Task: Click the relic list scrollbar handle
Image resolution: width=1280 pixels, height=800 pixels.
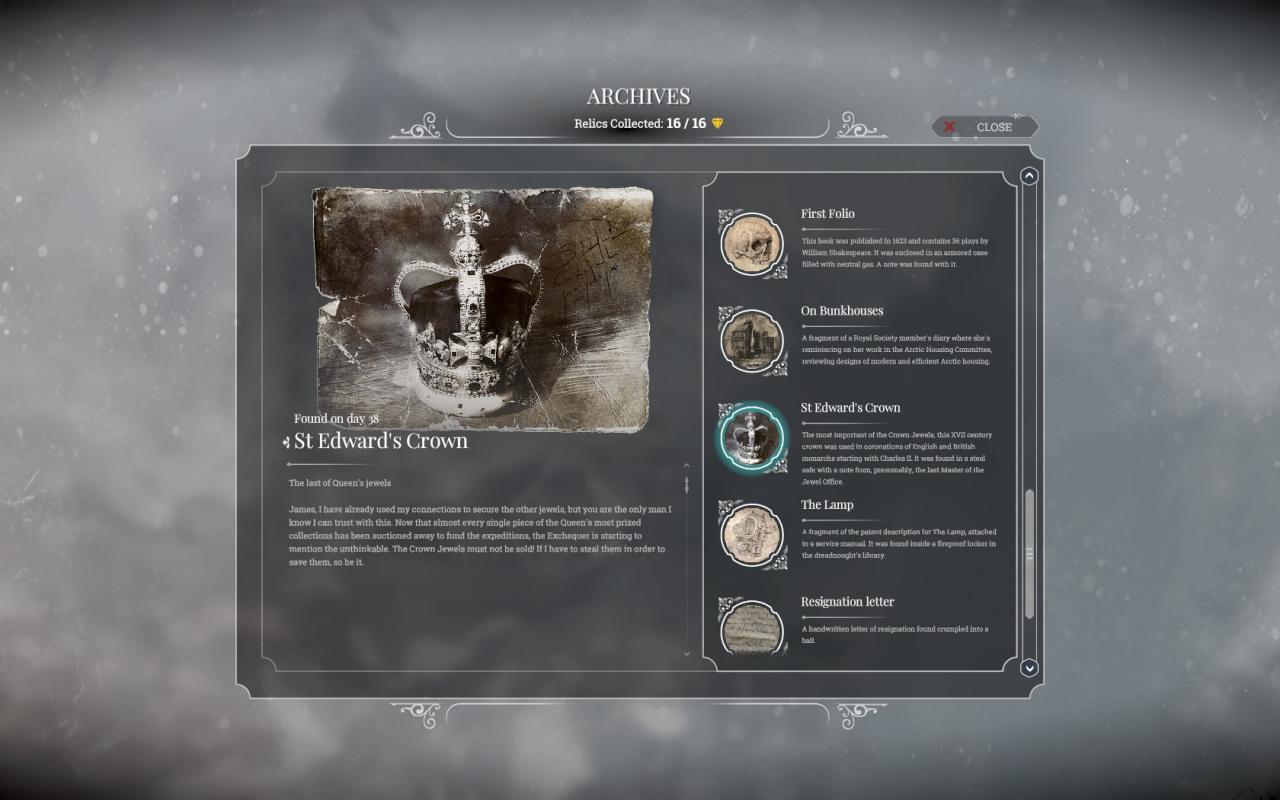Action: pos(1029,554)
